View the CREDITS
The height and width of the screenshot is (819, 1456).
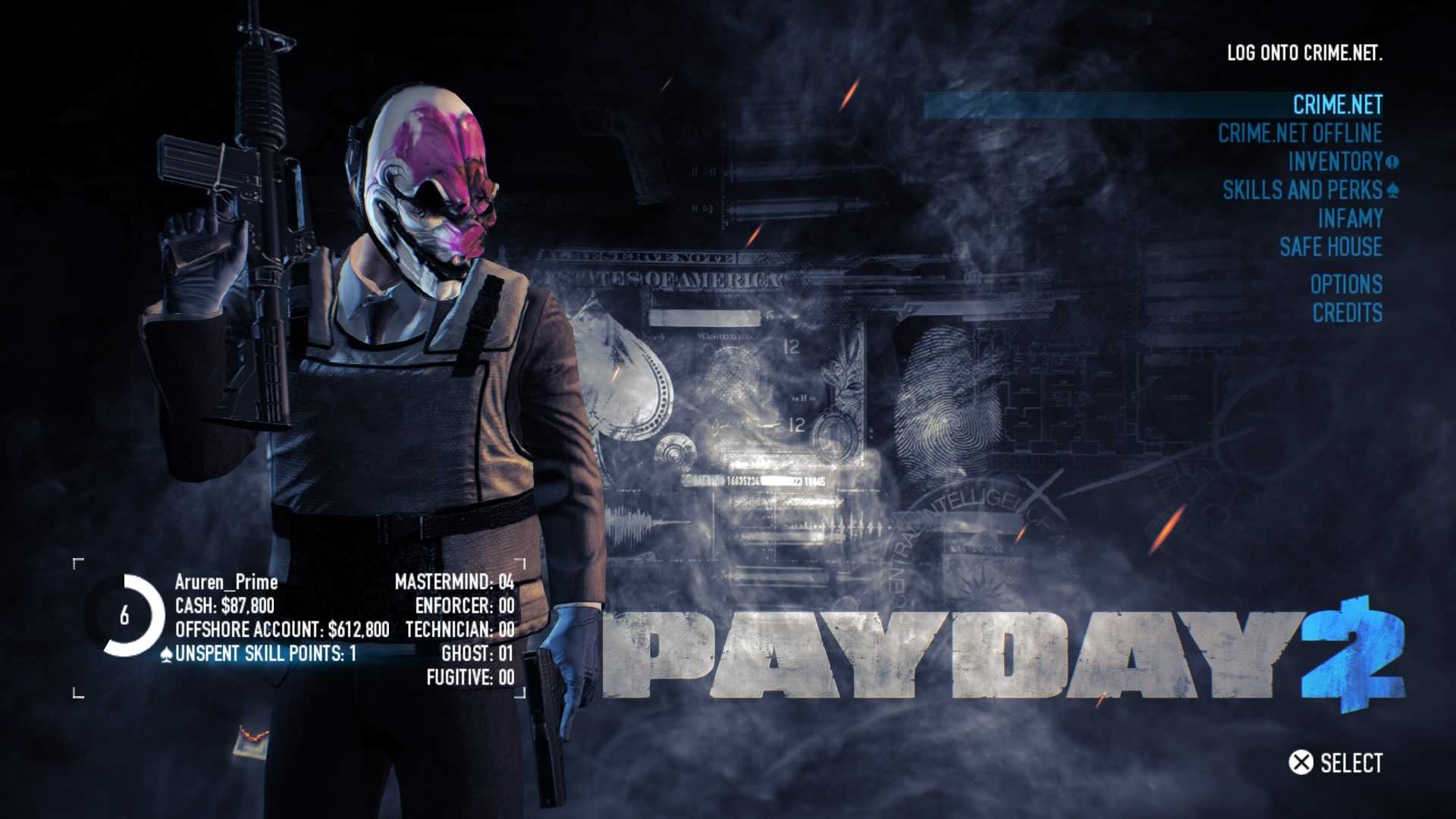point(1347,313)
